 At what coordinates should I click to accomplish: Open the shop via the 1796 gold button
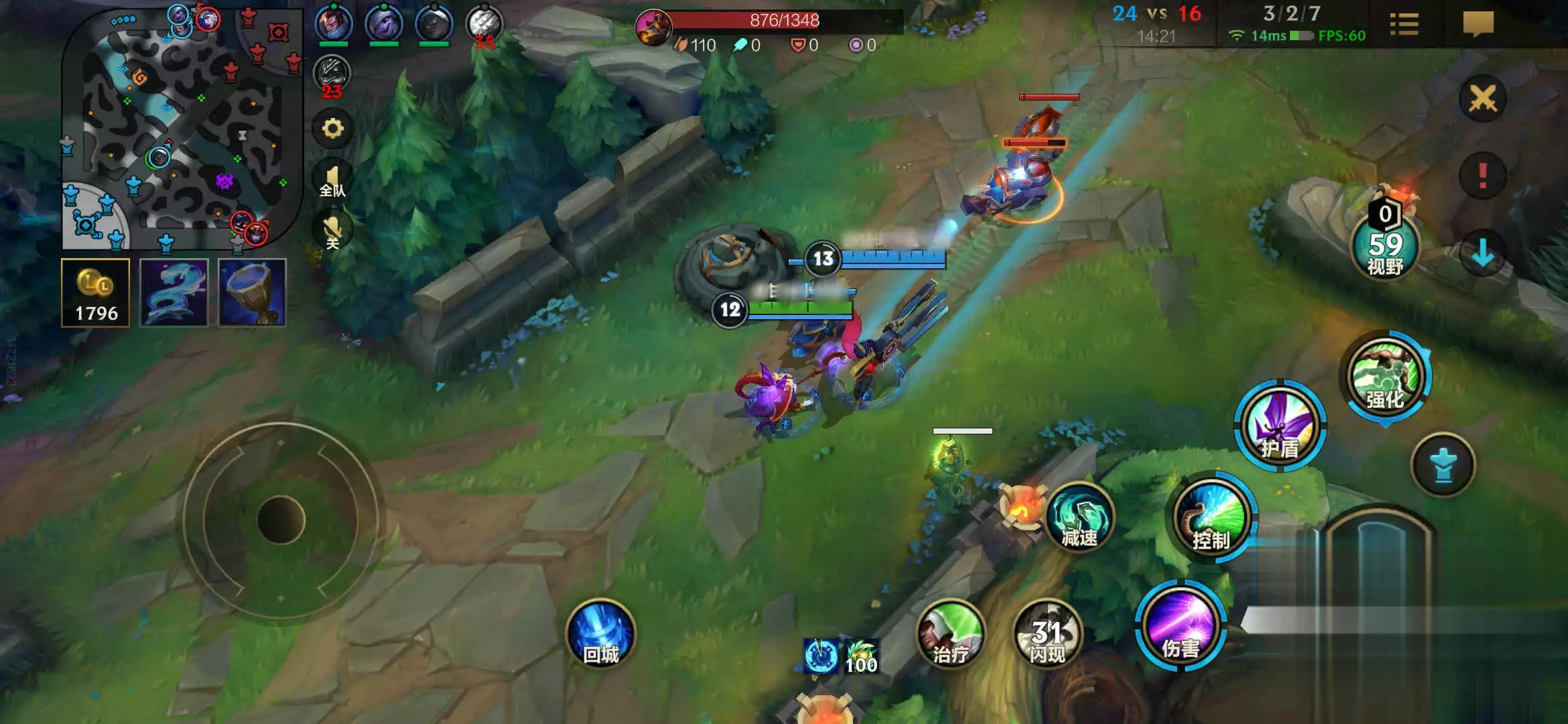click(96, 293)
